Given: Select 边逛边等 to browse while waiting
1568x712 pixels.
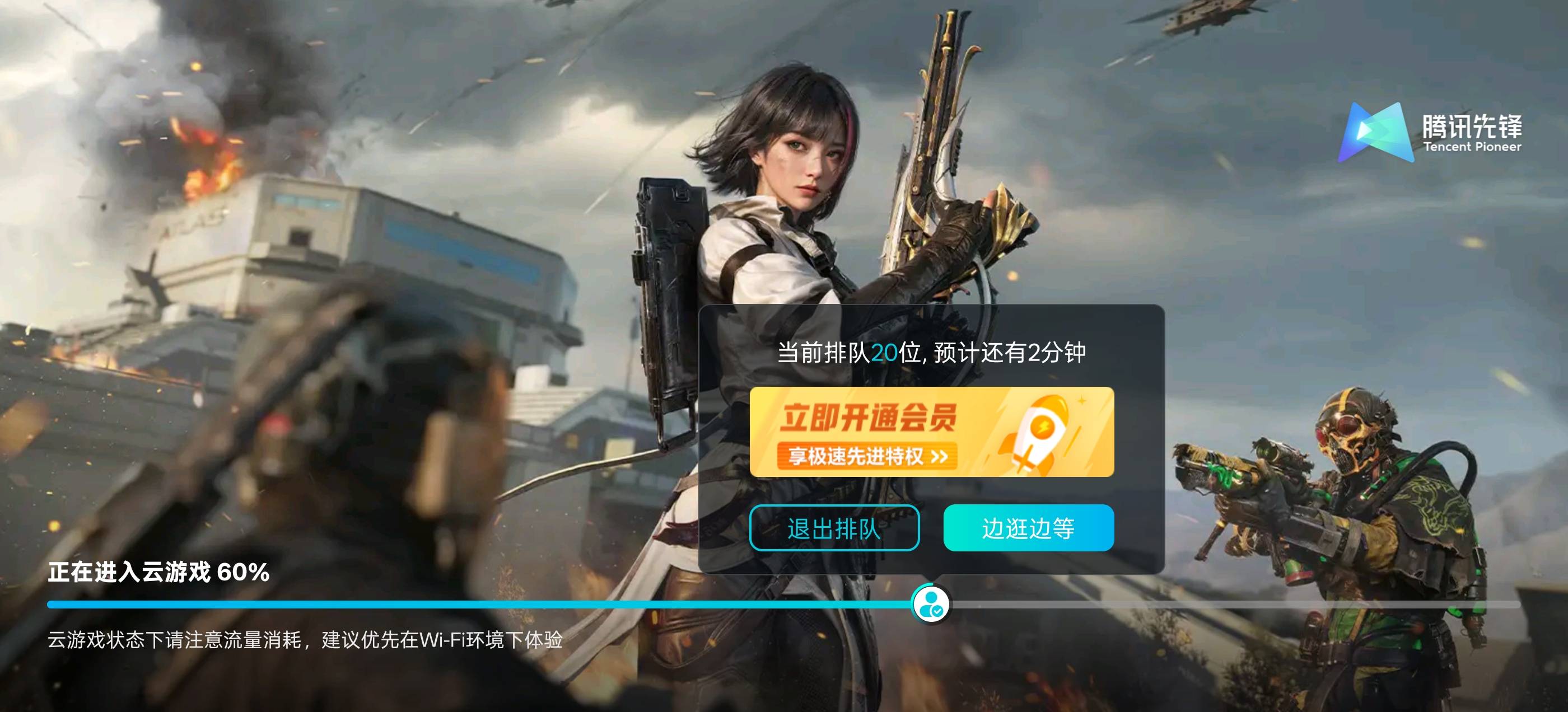Looking at the screenshot, I should 1027,529.
